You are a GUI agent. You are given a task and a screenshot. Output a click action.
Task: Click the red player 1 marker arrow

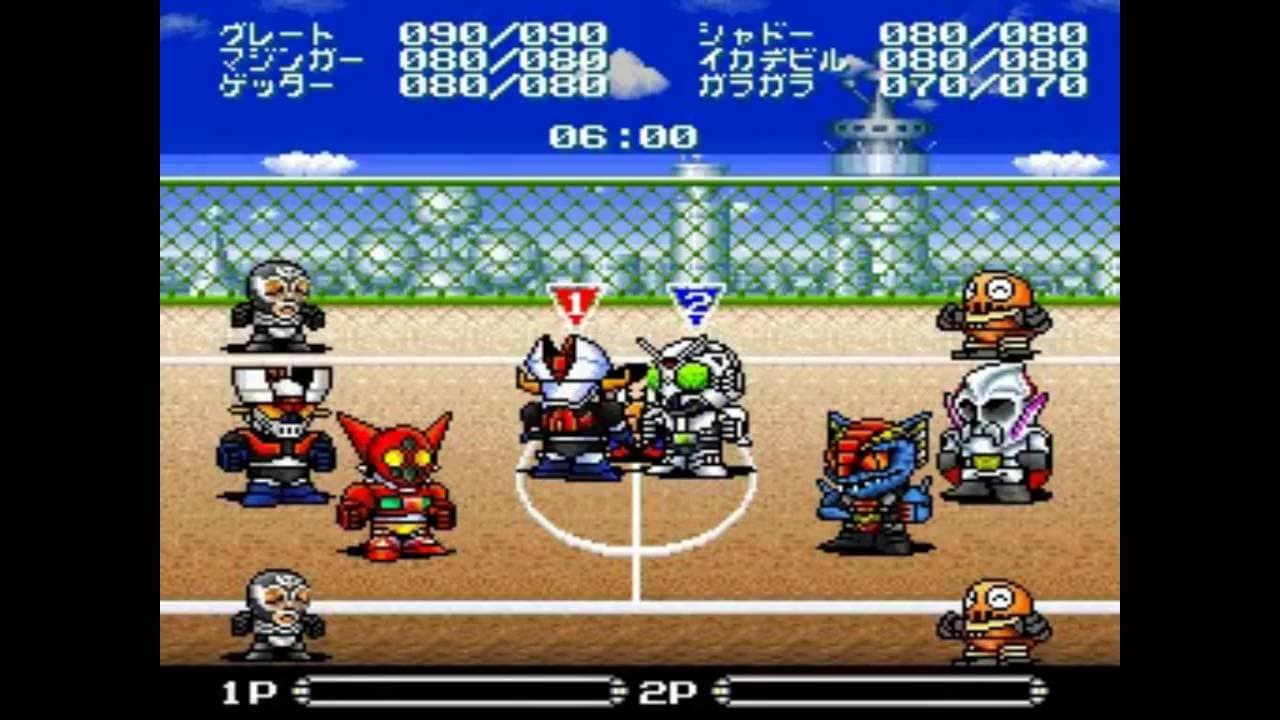tap(574, 300)
